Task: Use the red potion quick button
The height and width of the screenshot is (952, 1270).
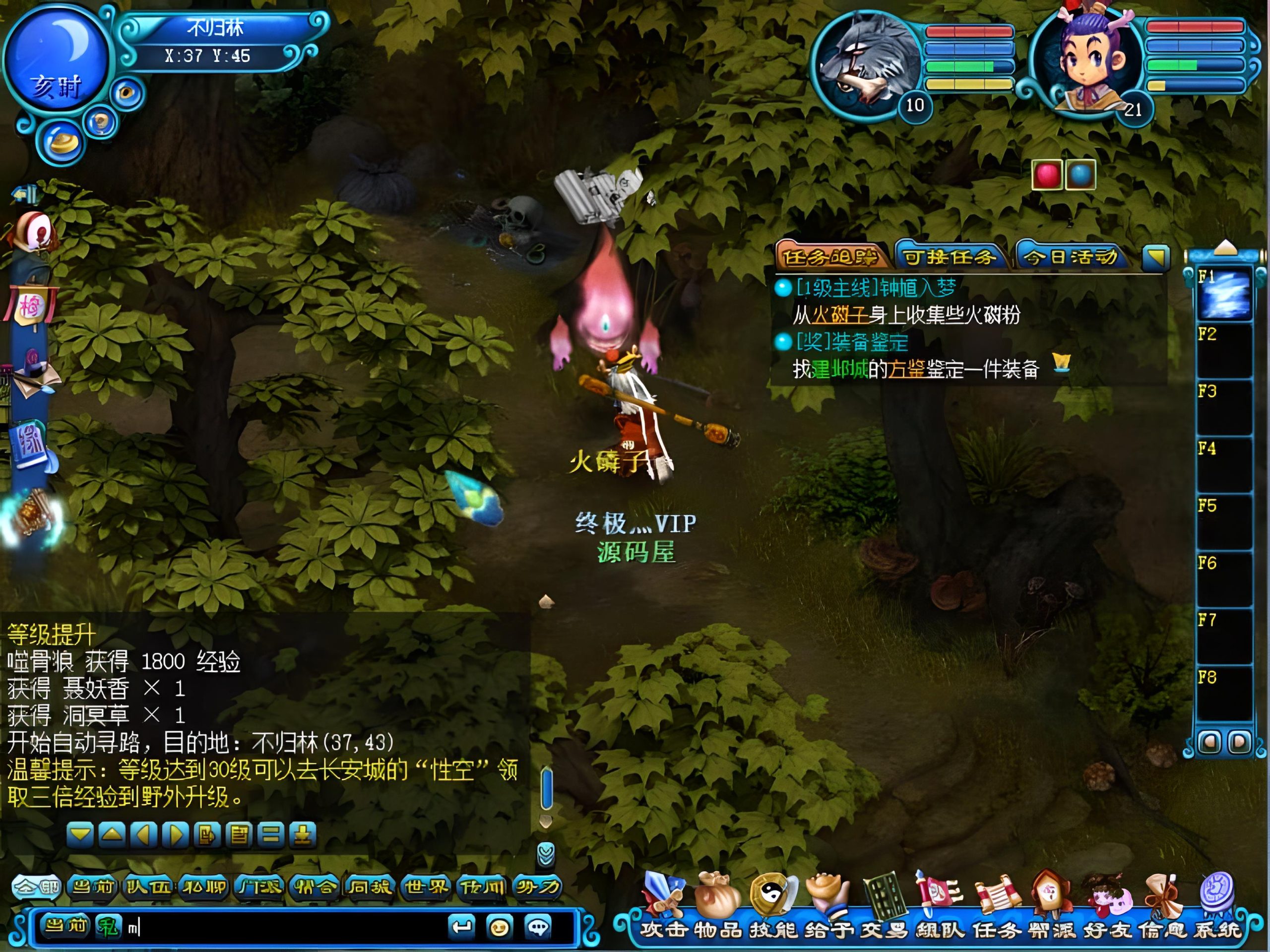Action: (1046, 175)
